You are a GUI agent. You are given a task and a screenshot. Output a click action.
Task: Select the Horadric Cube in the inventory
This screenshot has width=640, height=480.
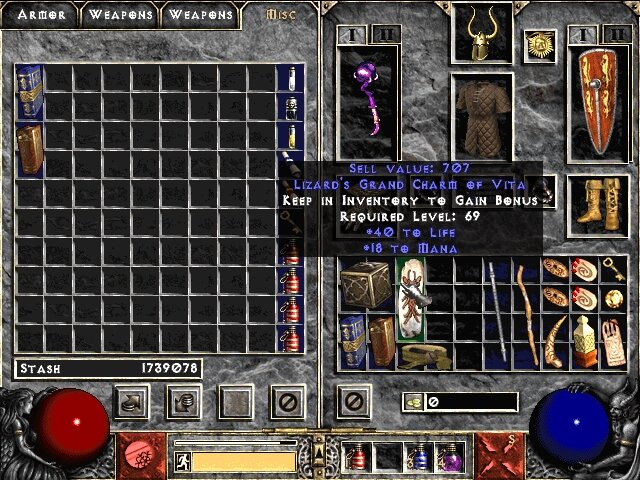[x=363, y=285]
